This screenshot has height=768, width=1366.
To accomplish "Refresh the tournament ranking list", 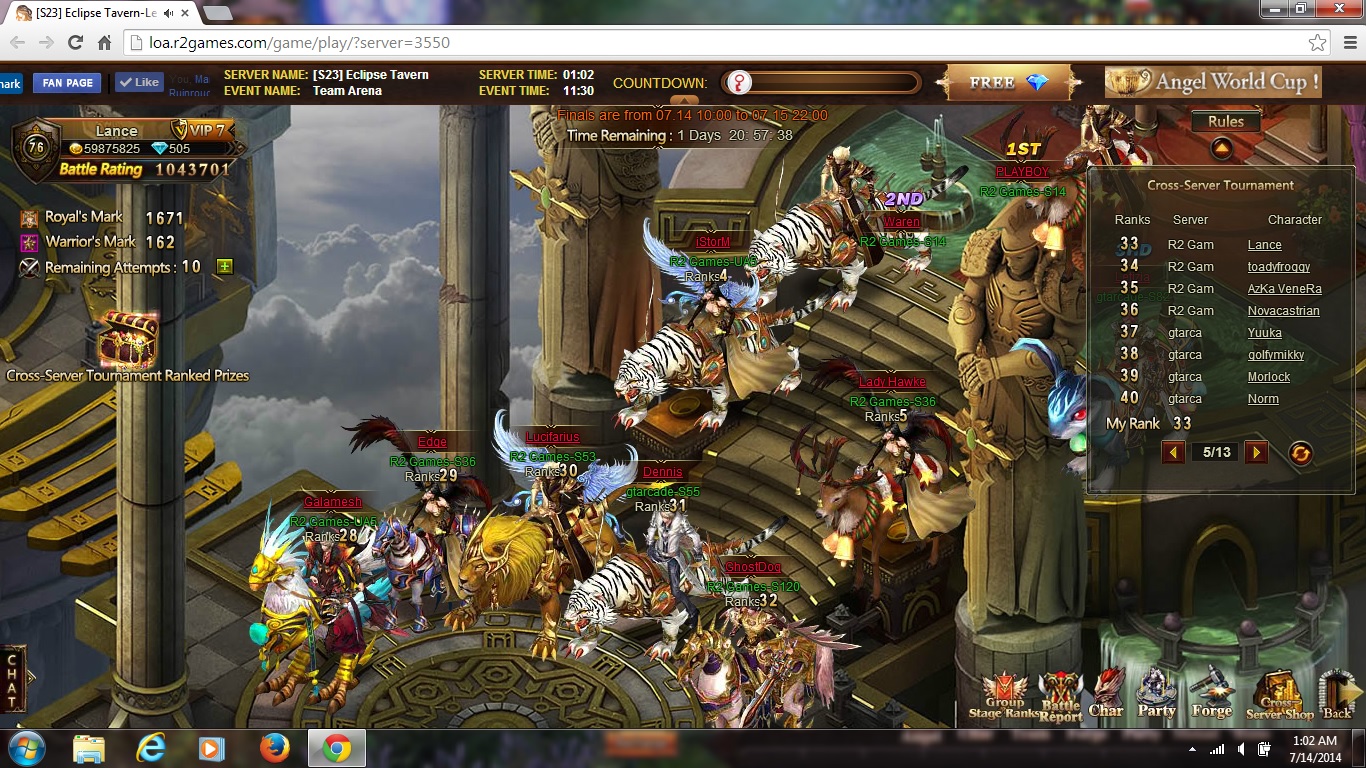I will coord(1300,453).
